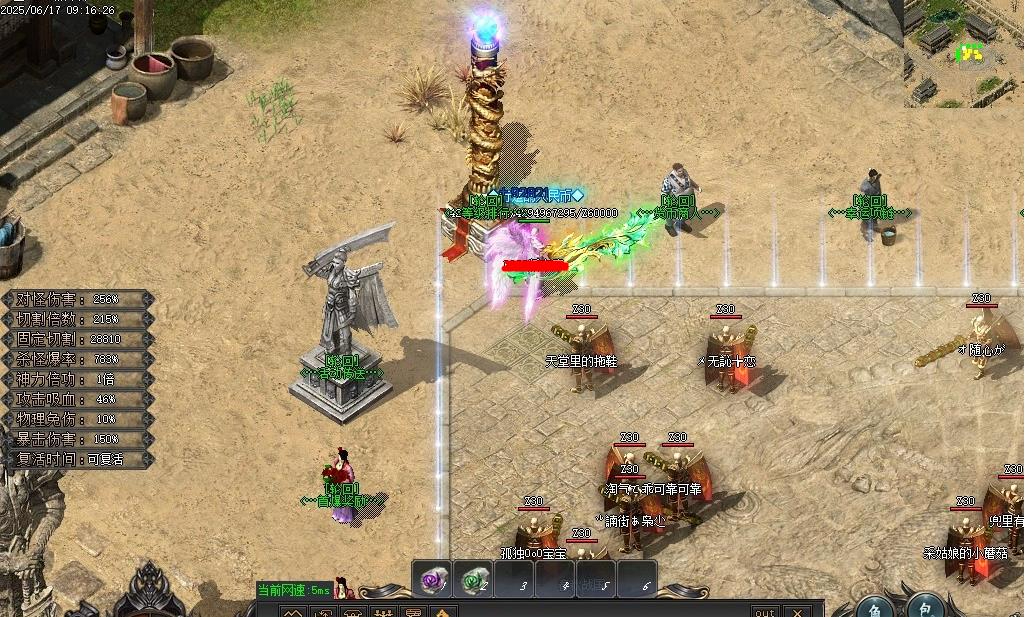
Task: Click the small character portrait beside the network speed
Action: click(343, 589)
